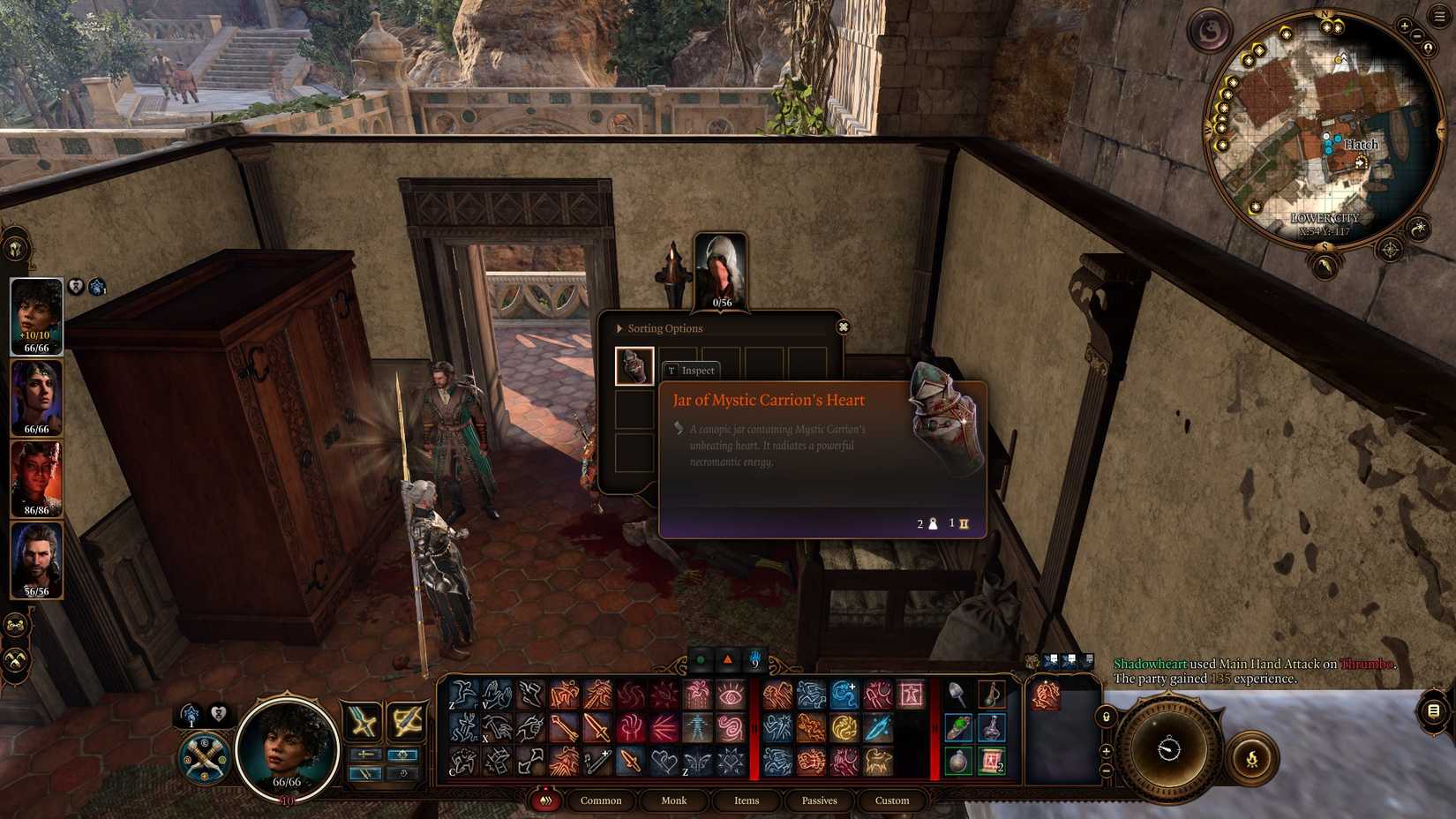The image size is (1456, 819).
Task: Toggle the hotbar lock padlock
Action: [1106, 718]
